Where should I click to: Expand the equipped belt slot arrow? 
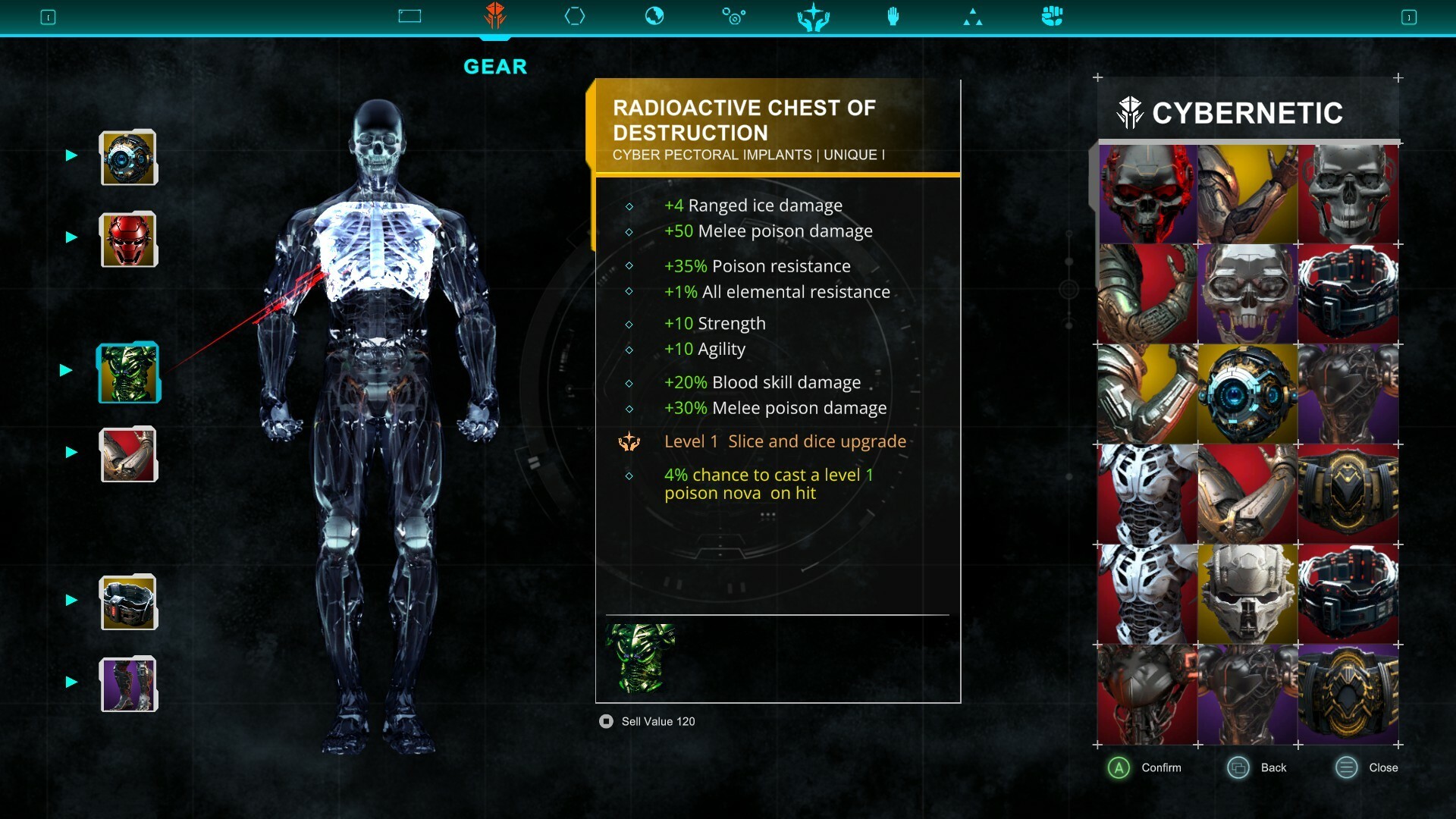pyautogui.click(x=71, y=598)
